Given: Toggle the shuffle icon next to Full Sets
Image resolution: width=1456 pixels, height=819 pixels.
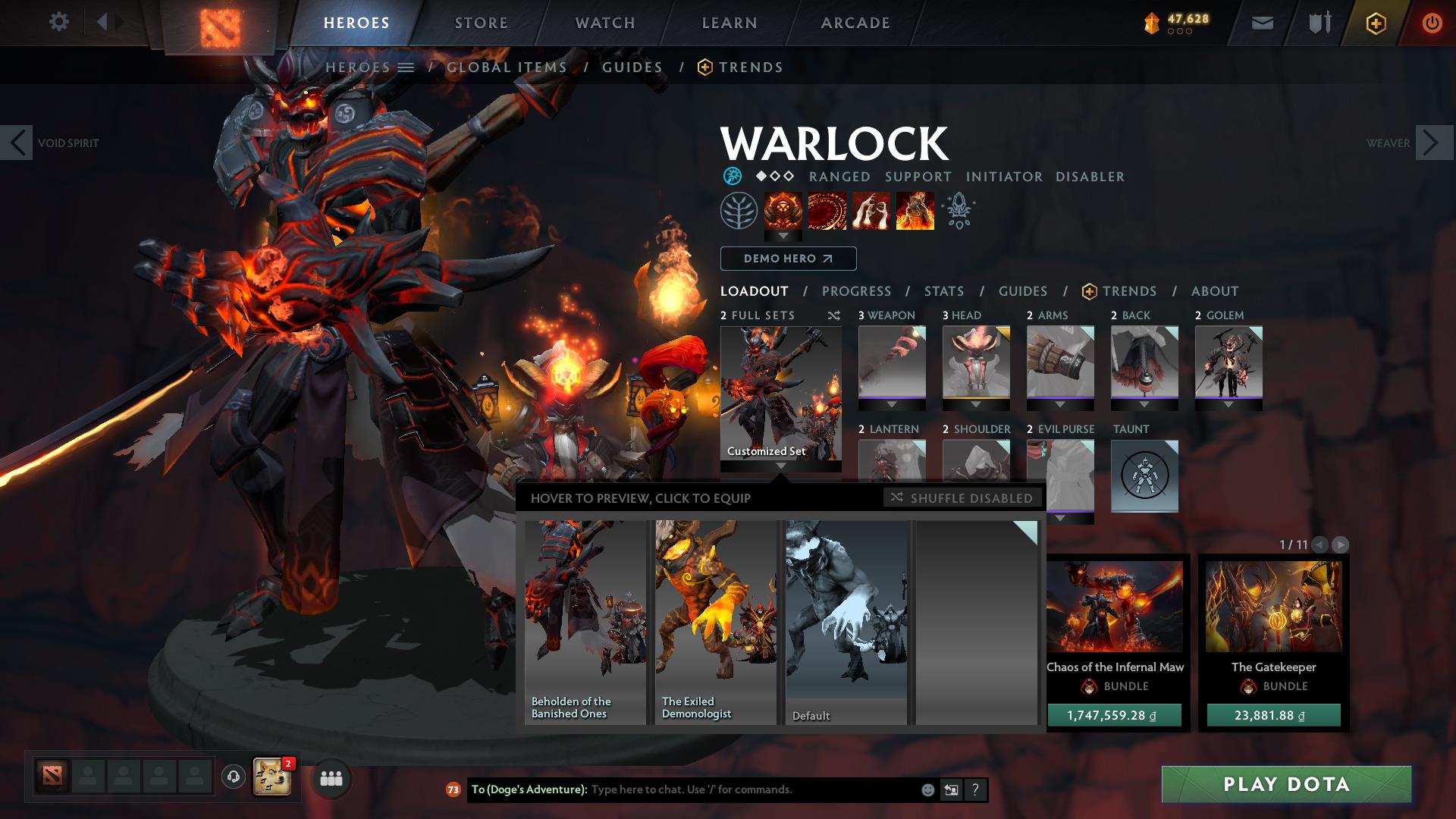Looking at the screenshot, I should (834, 315).
